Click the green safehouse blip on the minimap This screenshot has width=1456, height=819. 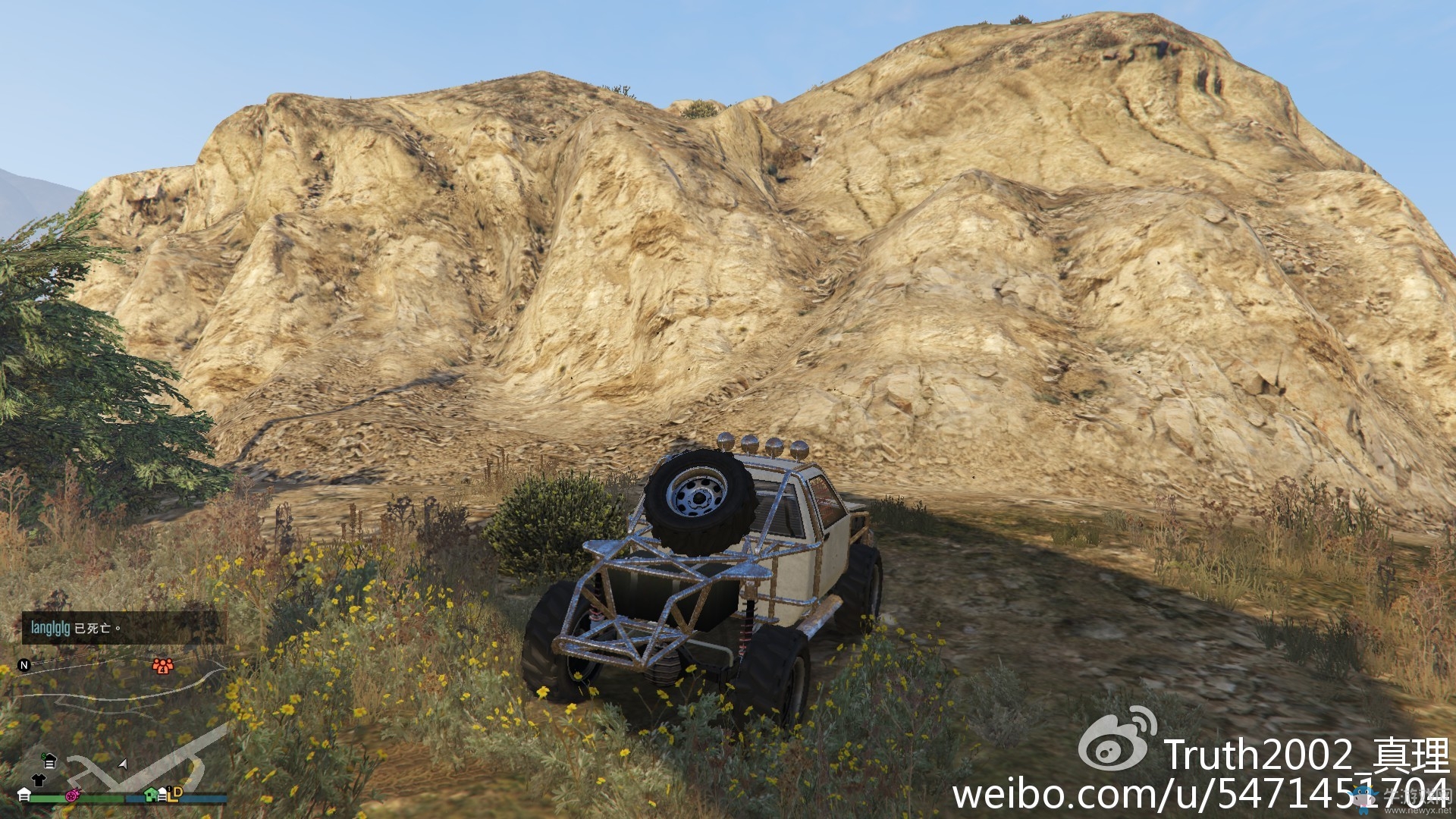150,795
